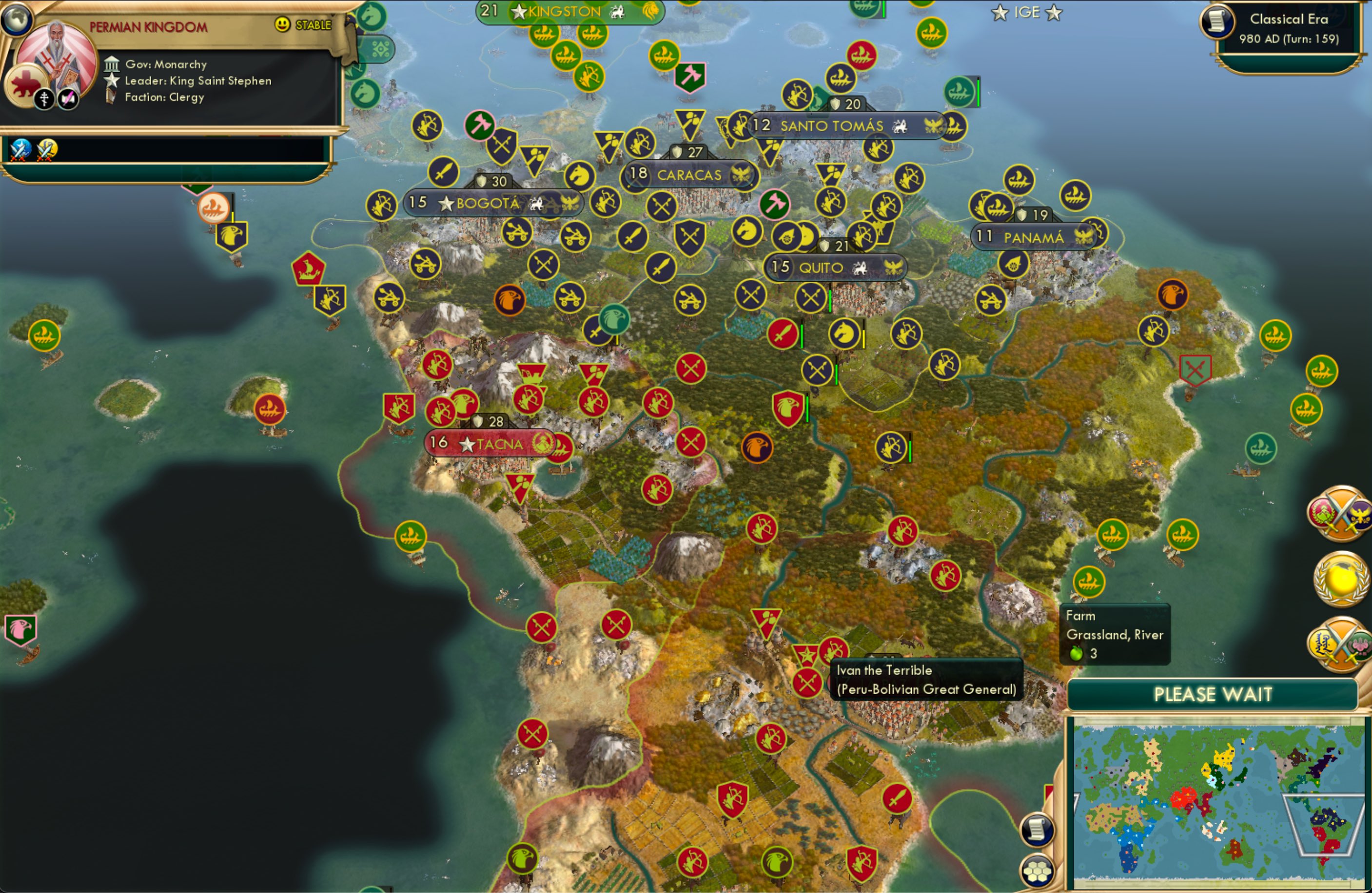Open the IGE in-game editor at top
This screenshot has width=1372, height=893.
1026,12
